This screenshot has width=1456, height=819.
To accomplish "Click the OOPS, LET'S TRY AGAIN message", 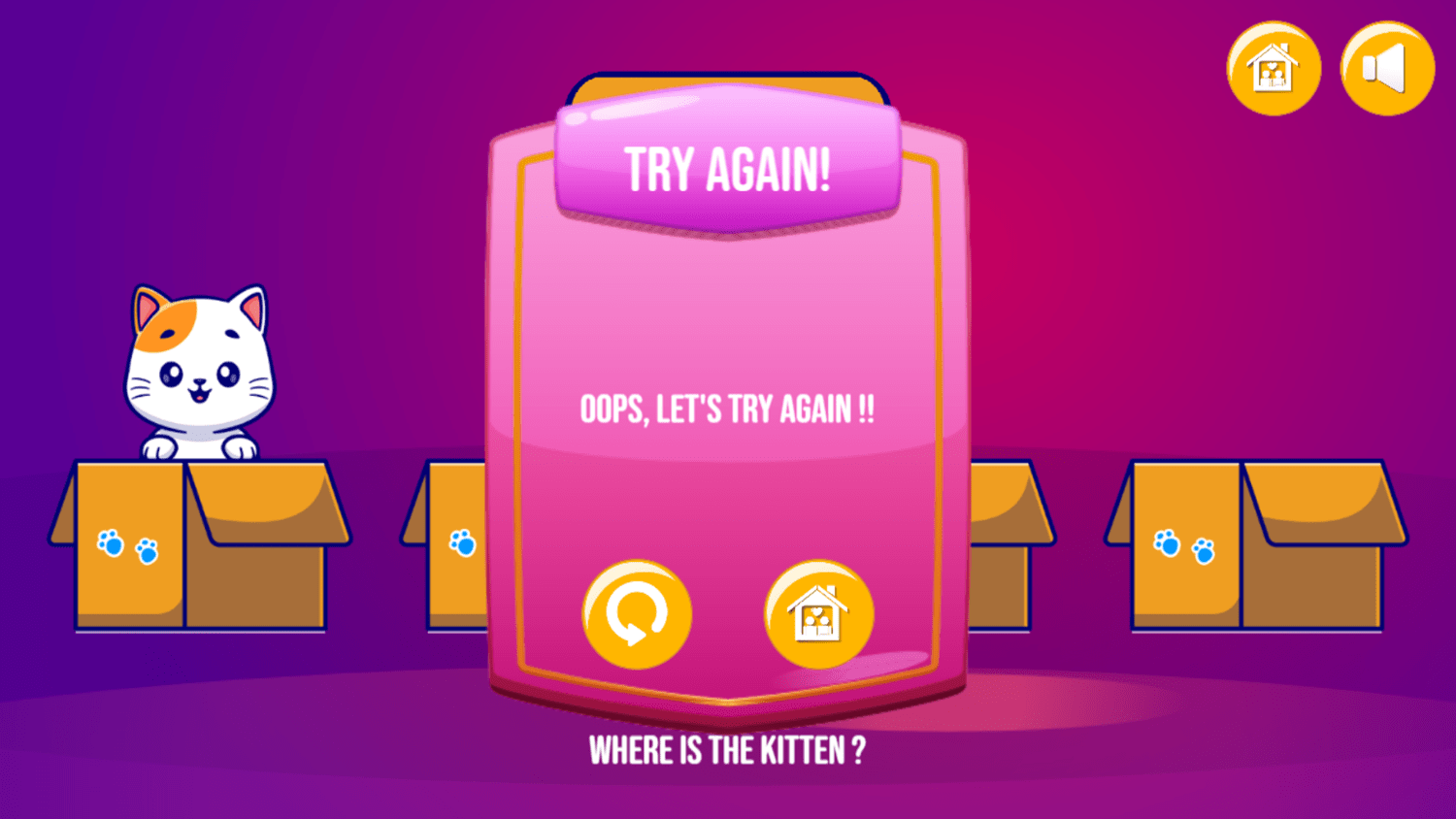I will click(x=728, y=409).
